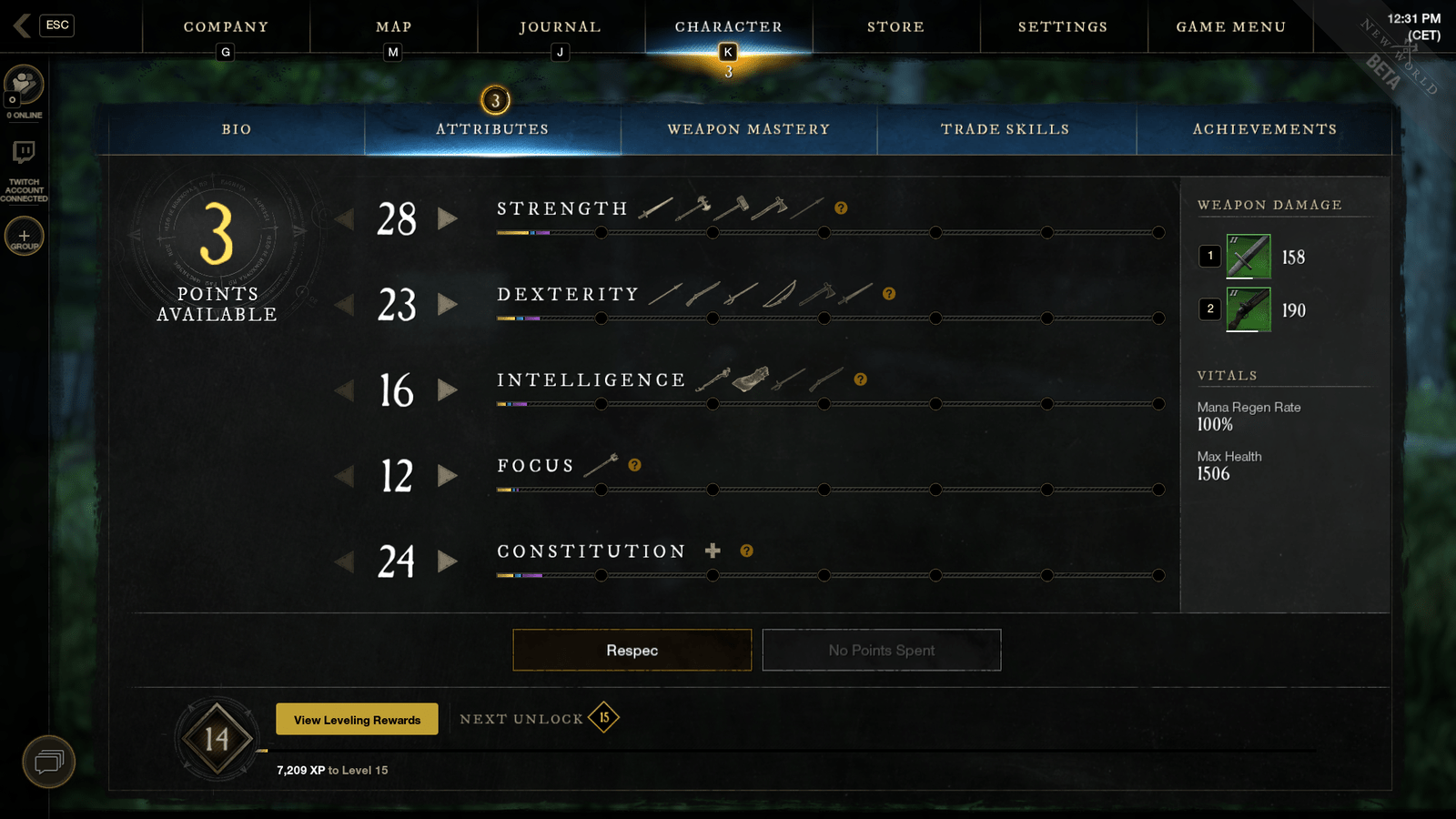Click the right arrow to raise Focus
Screen dimensions: 1456x819
(x=449, y=476)
